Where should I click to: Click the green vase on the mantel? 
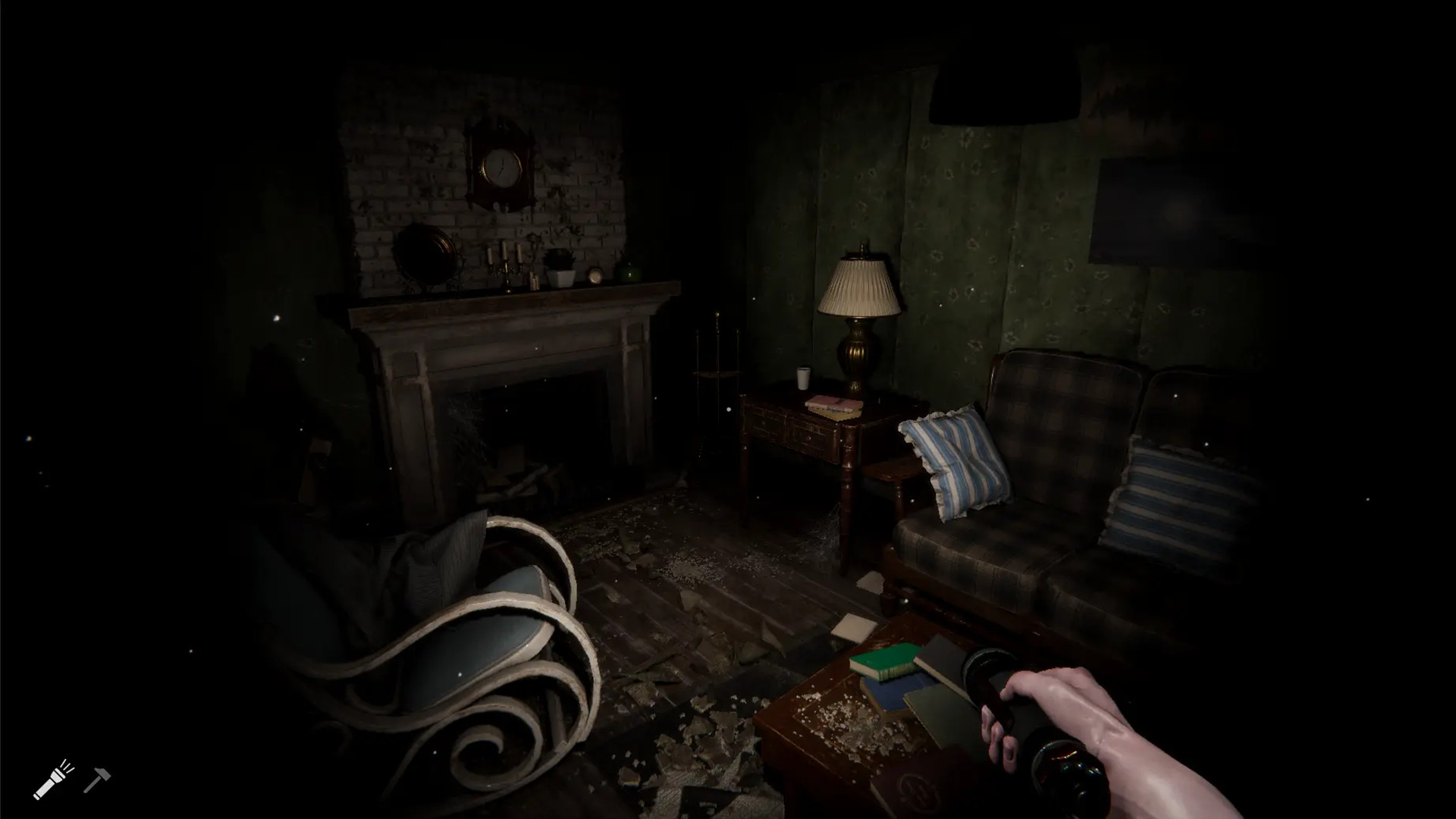(628, 271)
